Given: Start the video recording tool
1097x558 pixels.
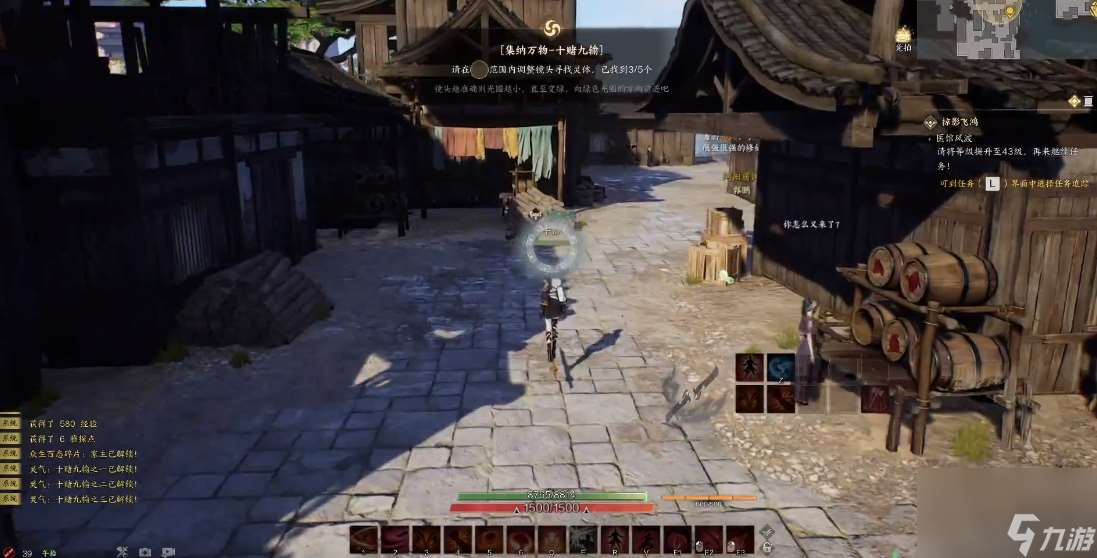Looking at the screenshot, I should 168,551.
